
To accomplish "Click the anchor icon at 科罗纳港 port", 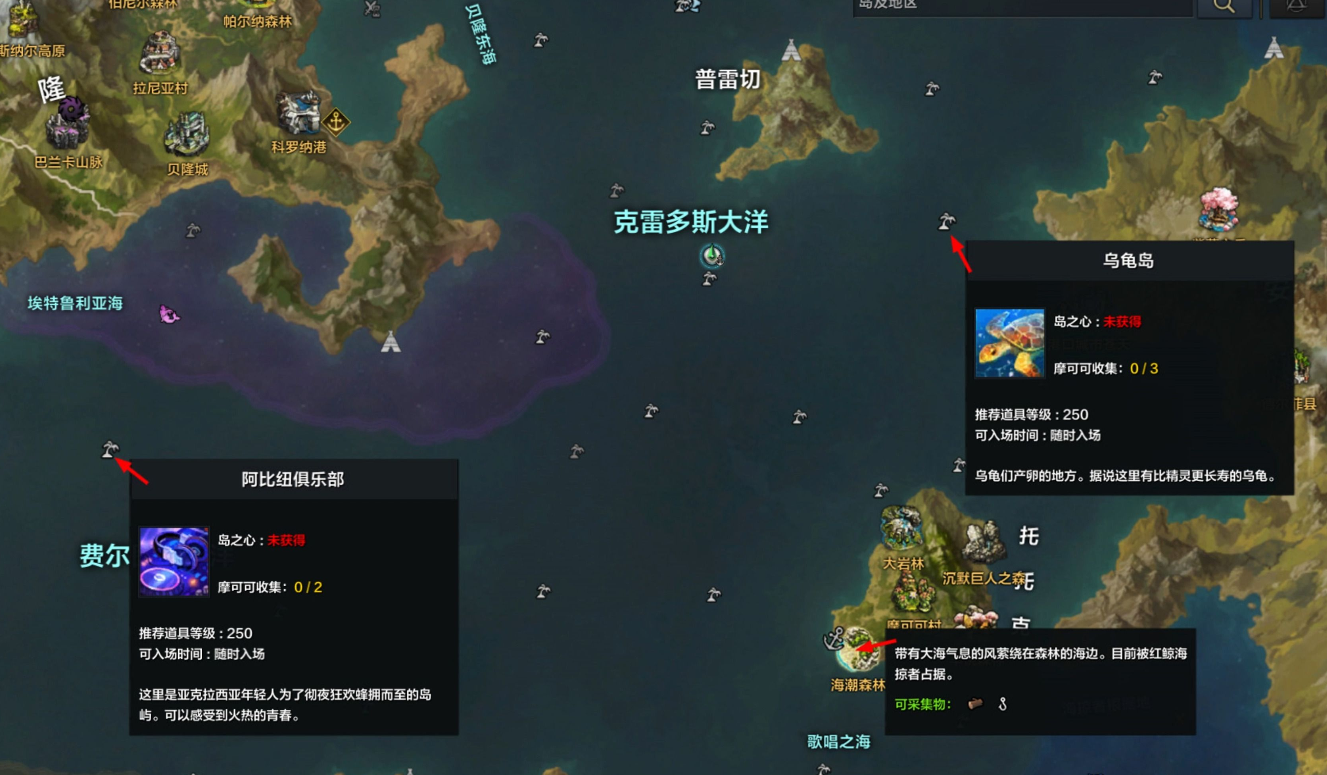I will (x=337, y=122).
